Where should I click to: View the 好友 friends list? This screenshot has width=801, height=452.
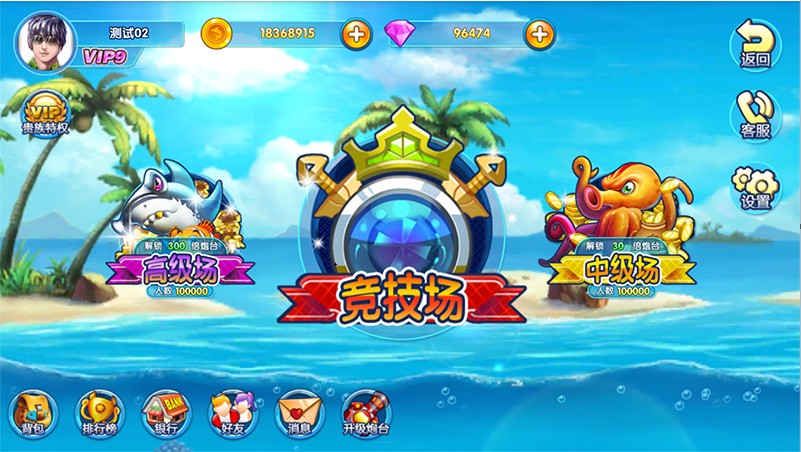point(233,413)
